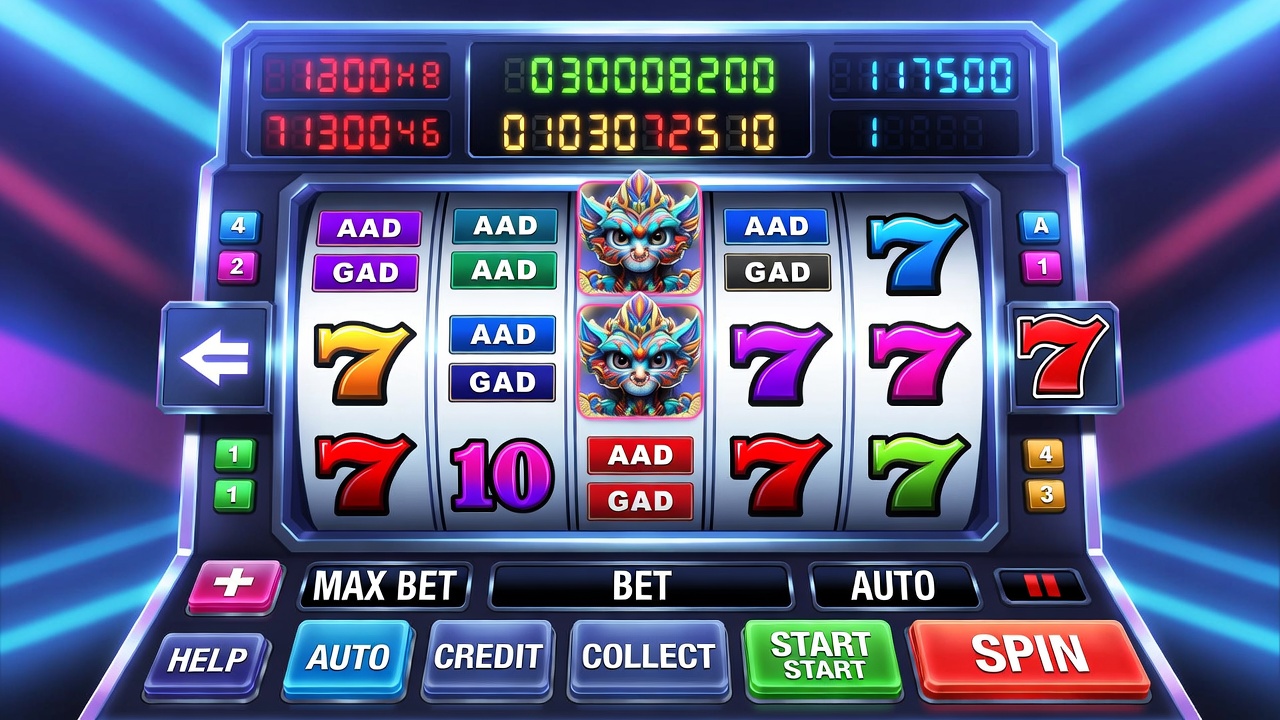The height and width of the screenshot is (720, 1280).
Task: Open the HELP button
Action: click(207, 660)
